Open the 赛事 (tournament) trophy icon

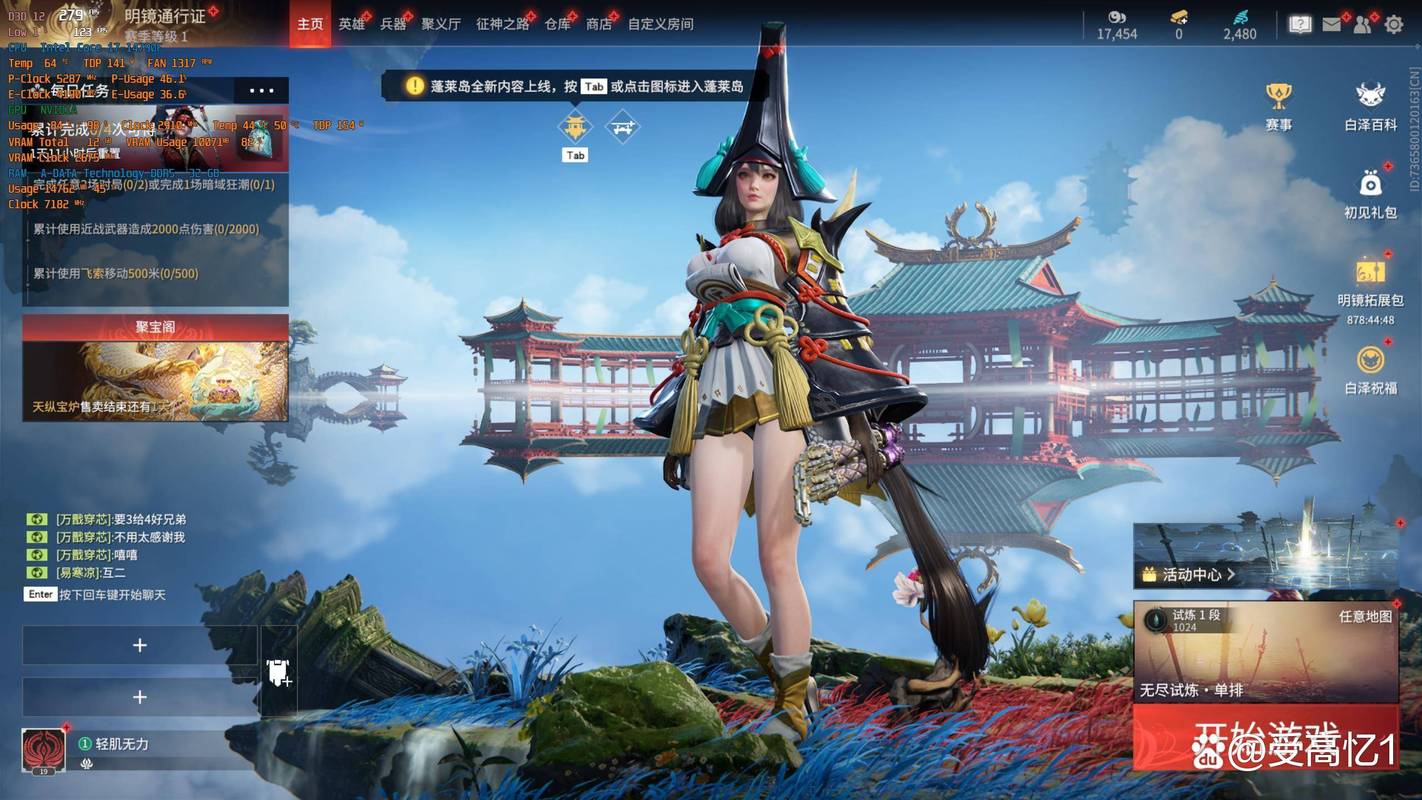coord(1280,95)
